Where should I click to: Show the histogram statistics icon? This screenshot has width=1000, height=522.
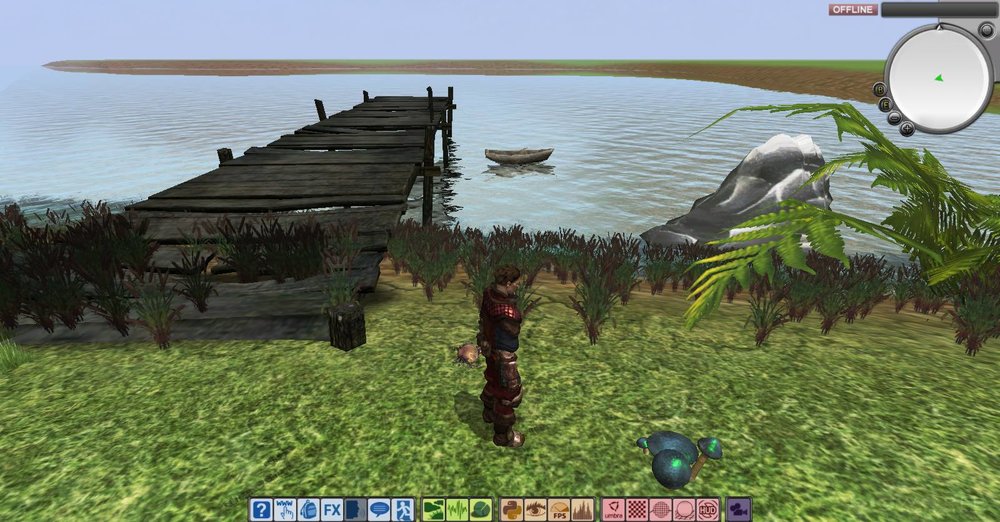tap(583, 510)
